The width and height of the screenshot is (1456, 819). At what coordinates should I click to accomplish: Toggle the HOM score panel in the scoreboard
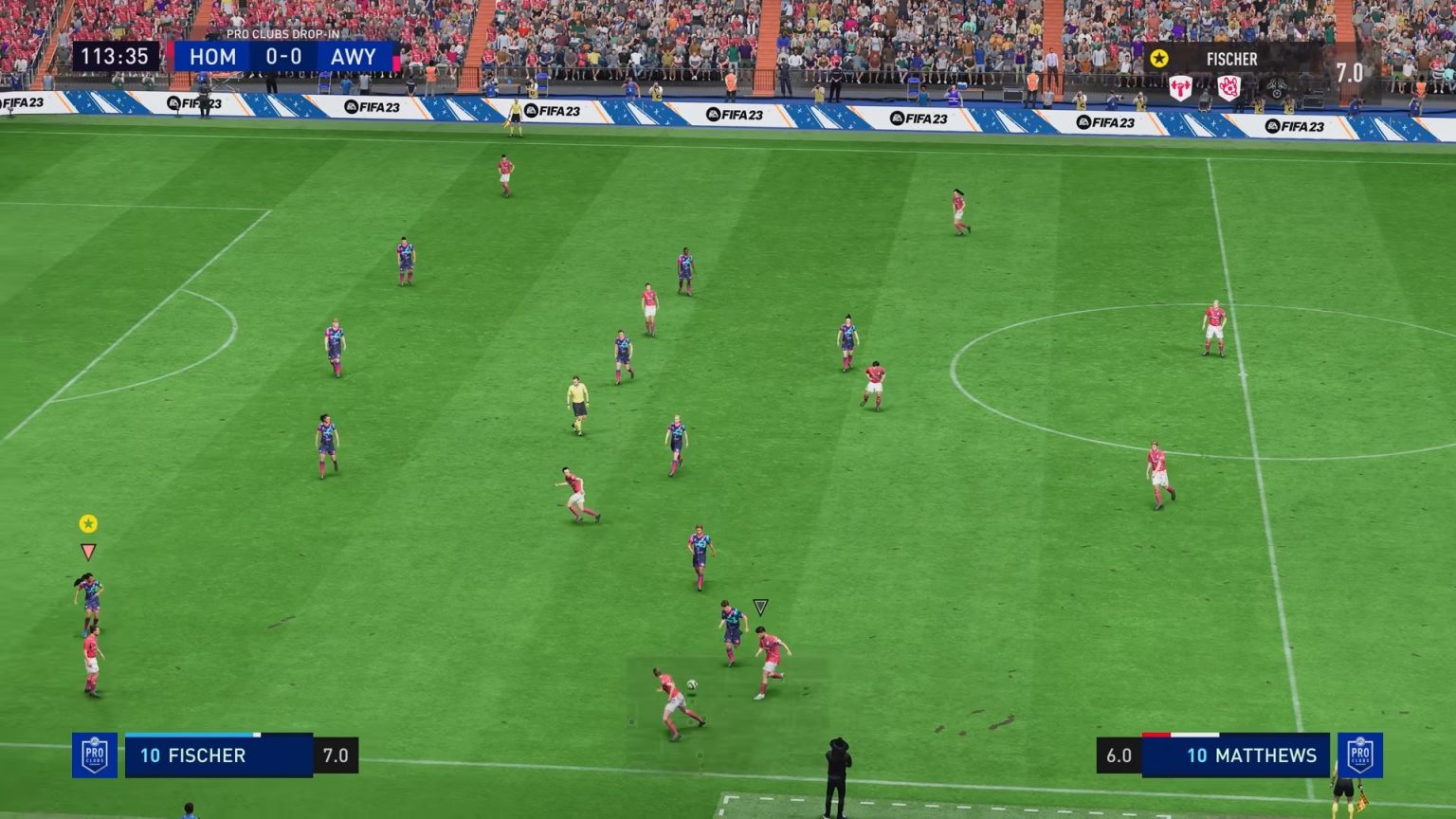[212, 57]
